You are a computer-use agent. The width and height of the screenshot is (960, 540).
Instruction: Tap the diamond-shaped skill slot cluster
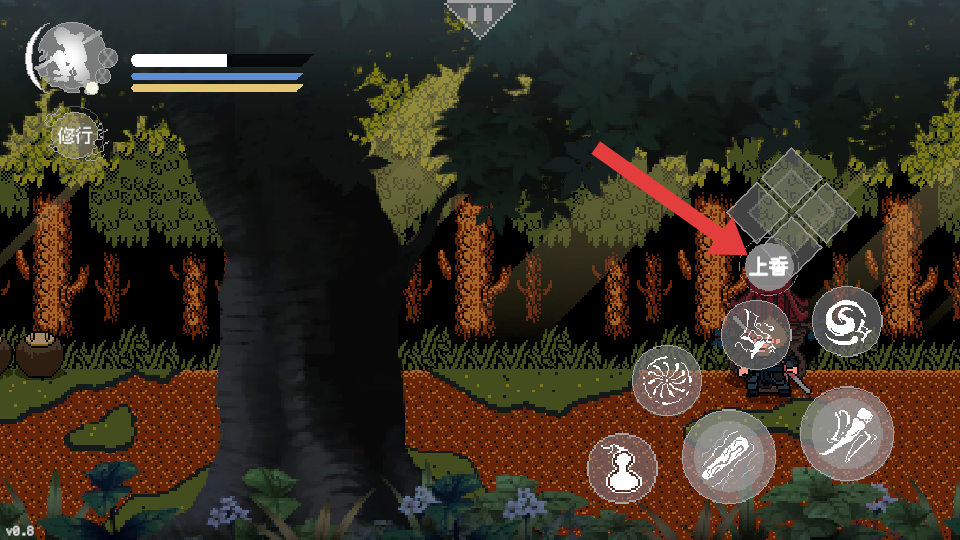pyautogui.click(x=791, y=198)
